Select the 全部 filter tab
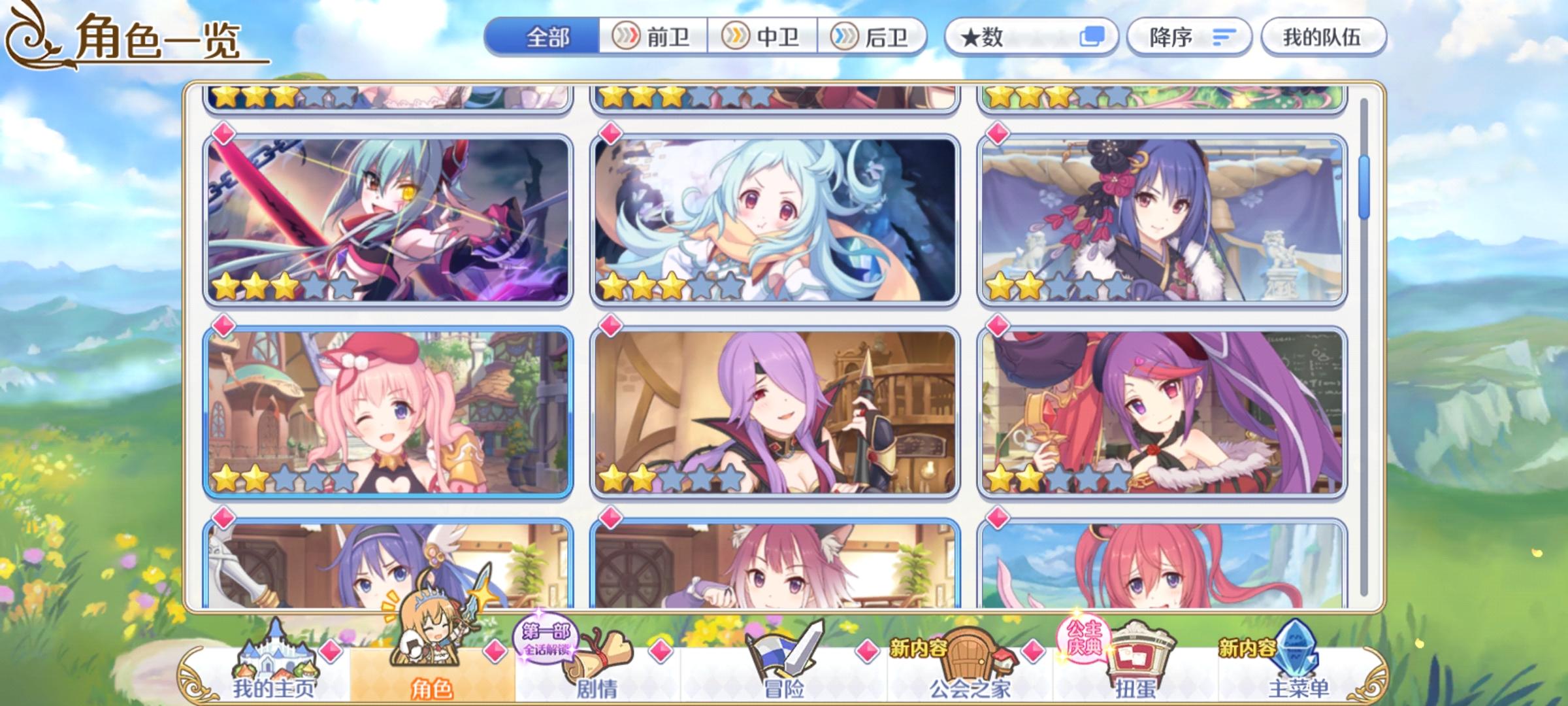Screen dimensions: 1568x706 (546, 37)
